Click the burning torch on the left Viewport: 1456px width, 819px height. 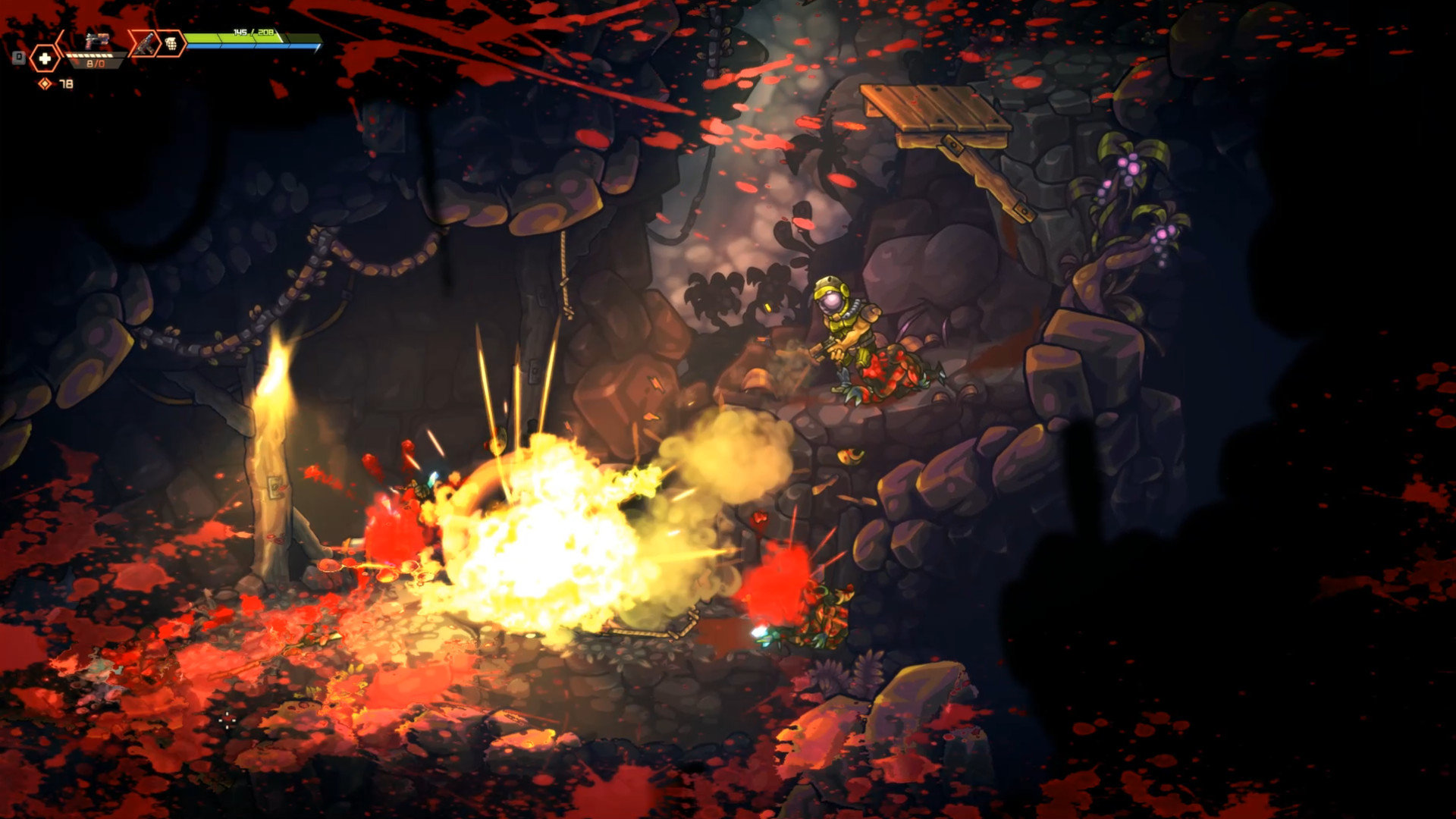click(x=275, y=379)
